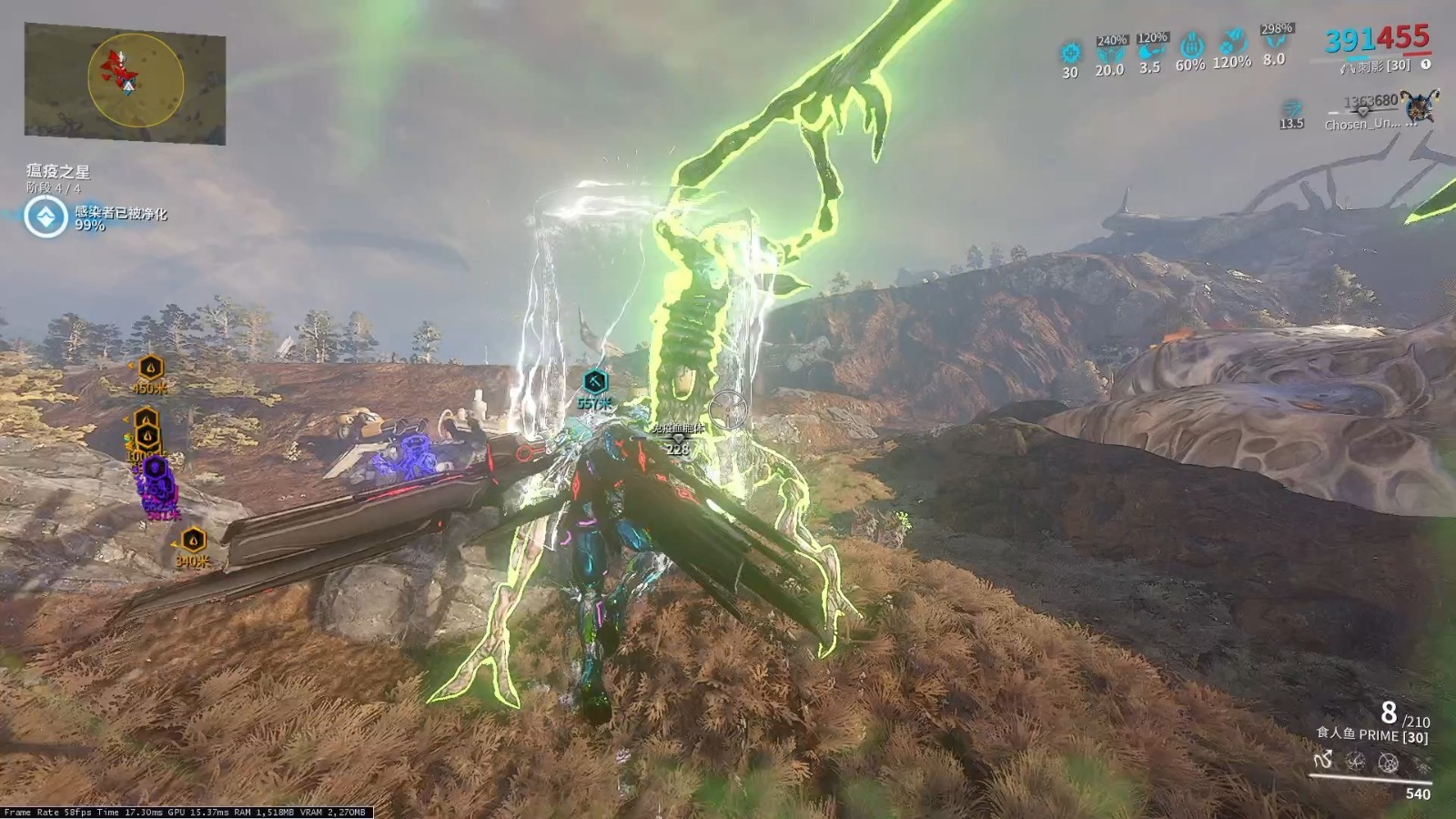This screenshot has height=819, width=1456.
Task: Click the 120% buff icon with 3.5 timer
Action: point(1150,52)
